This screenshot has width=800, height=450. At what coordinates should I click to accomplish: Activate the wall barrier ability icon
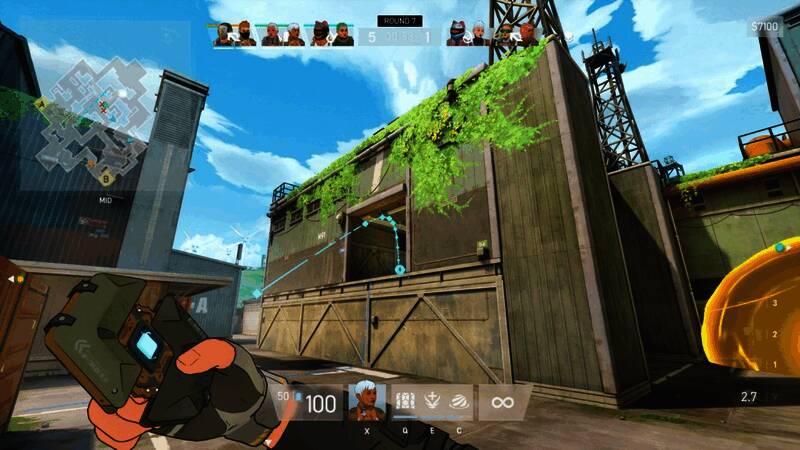[x=407, y=401]
